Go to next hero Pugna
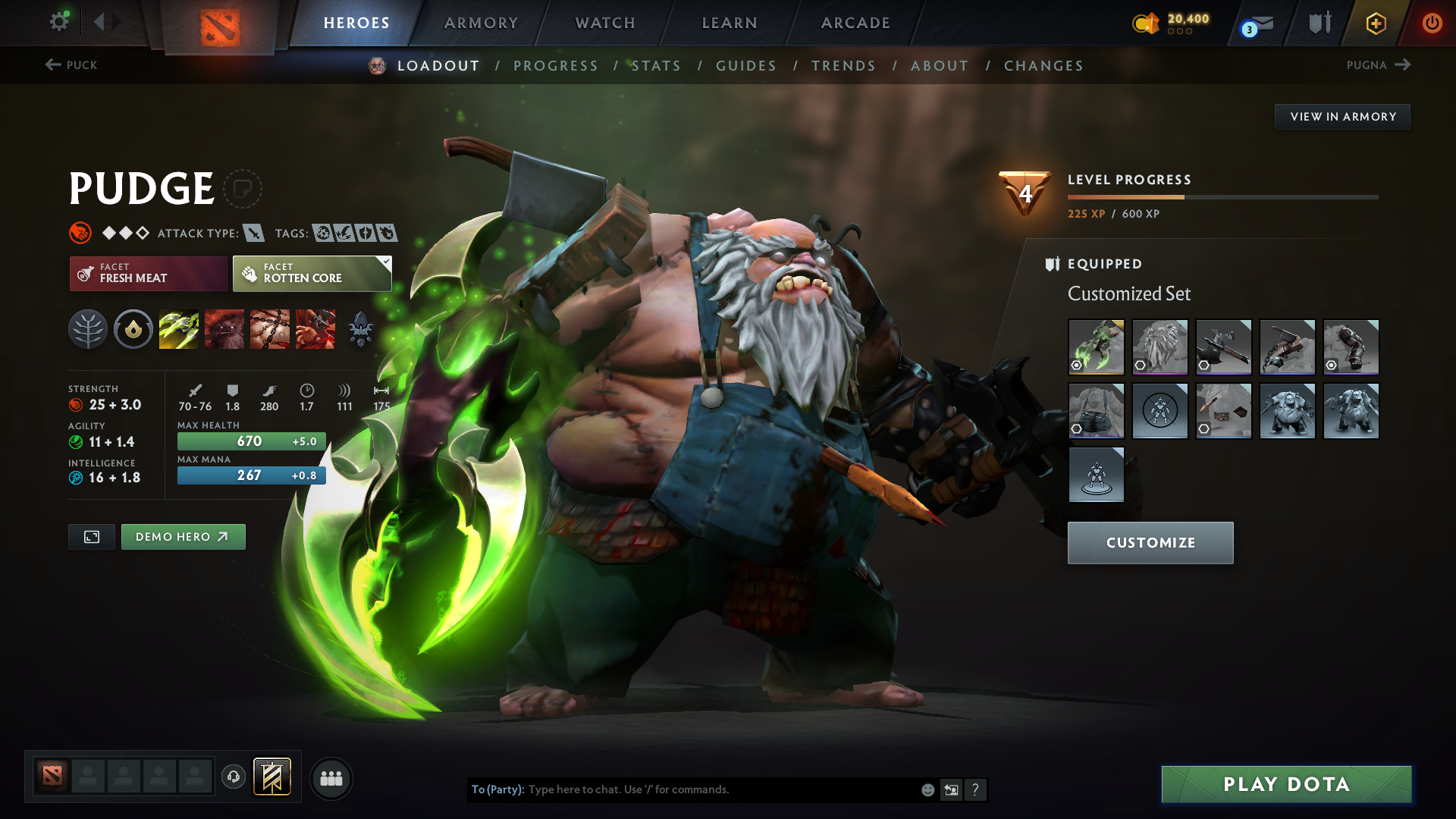This screenshot has width=1456, height=819. (x=1378, y=65)
